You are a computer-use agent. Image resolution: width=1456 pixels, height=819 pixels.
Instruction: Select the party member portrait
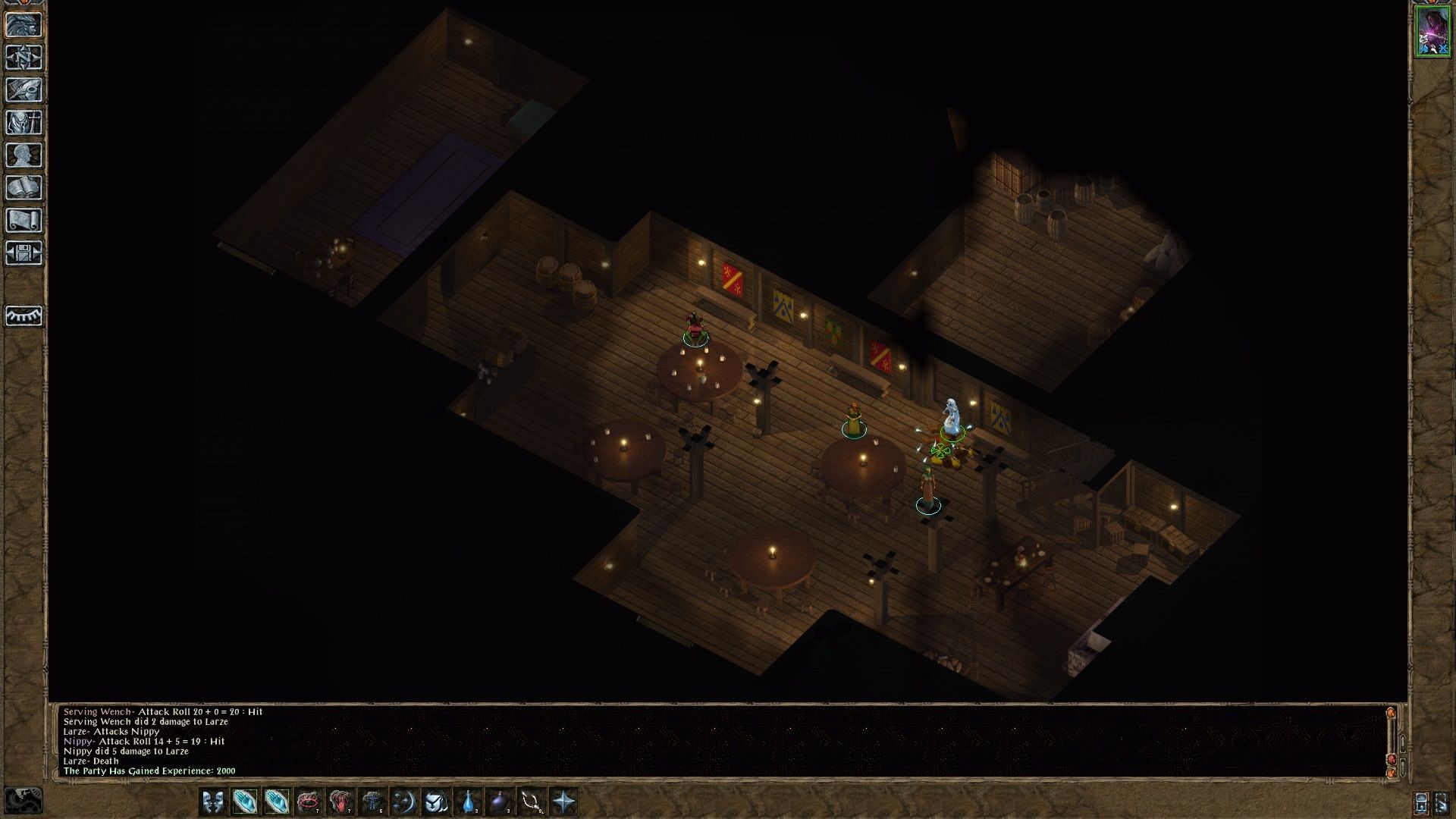[1432, 32]
